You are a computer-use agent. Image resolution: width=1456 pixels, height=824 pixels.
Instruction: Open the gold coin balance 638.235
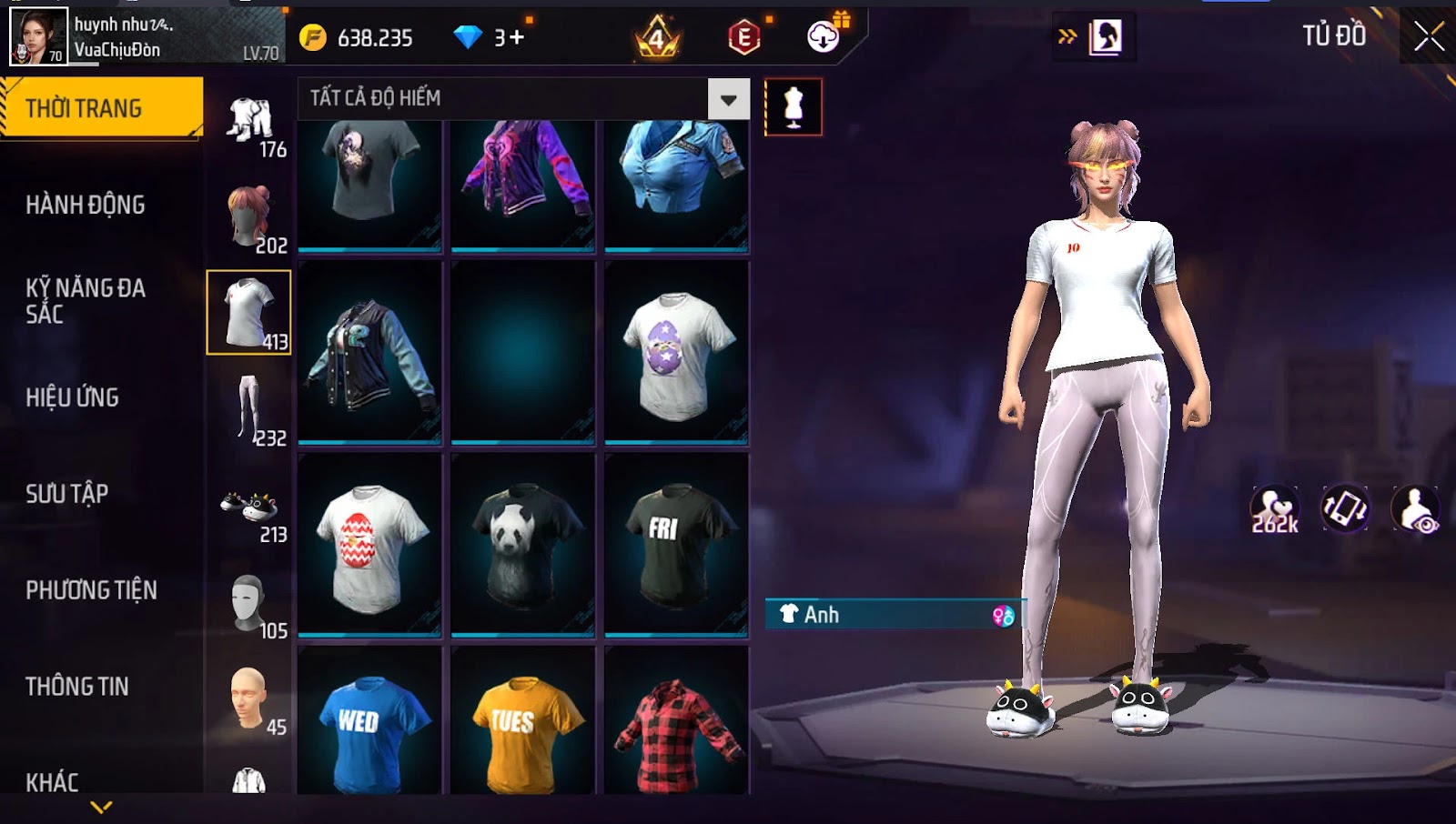tap(358, 38)
